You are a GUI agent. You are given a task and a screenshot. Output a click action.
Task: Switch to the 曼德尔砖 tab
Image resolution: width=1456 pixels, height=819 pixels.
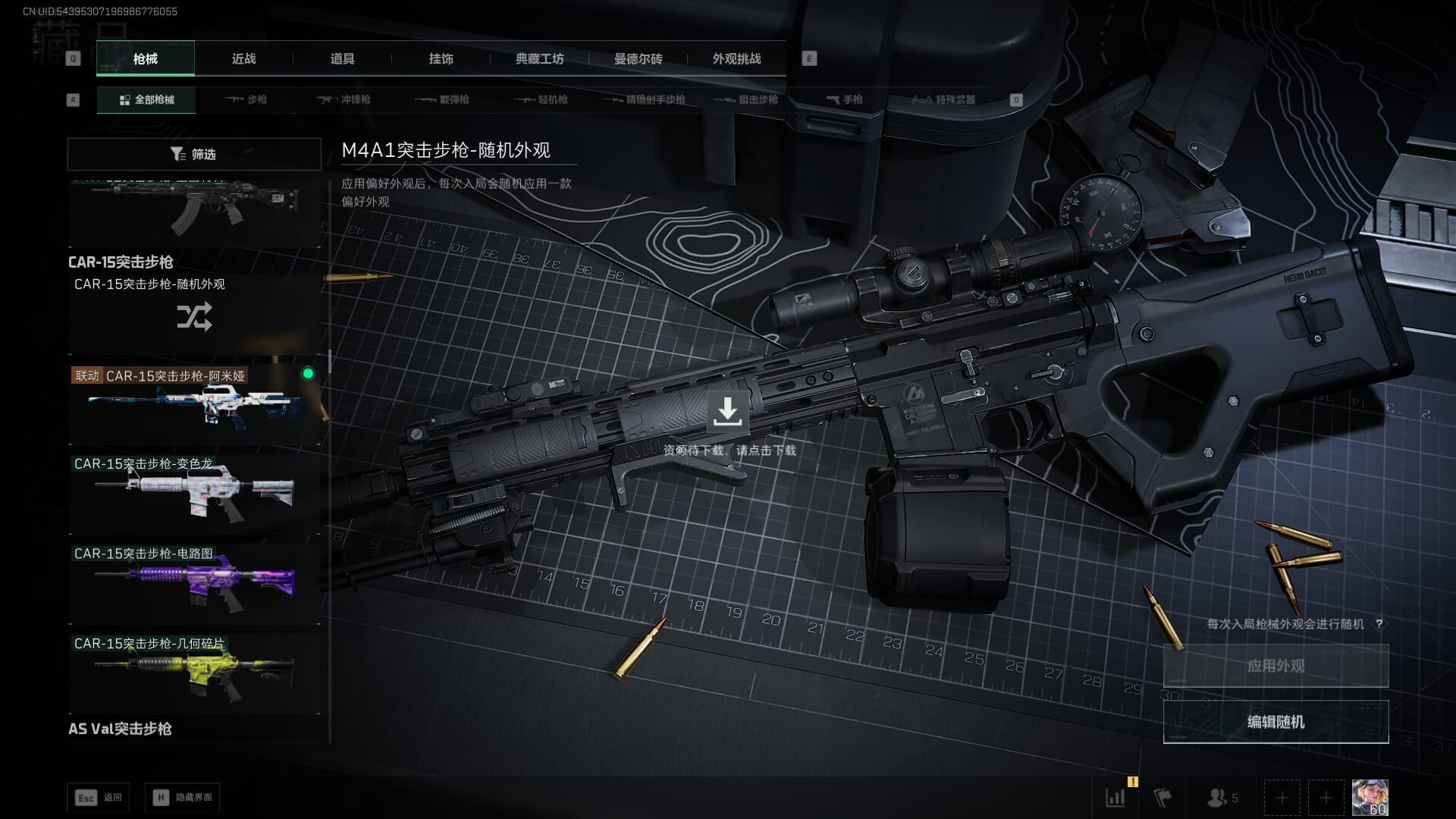click(638, 58)
